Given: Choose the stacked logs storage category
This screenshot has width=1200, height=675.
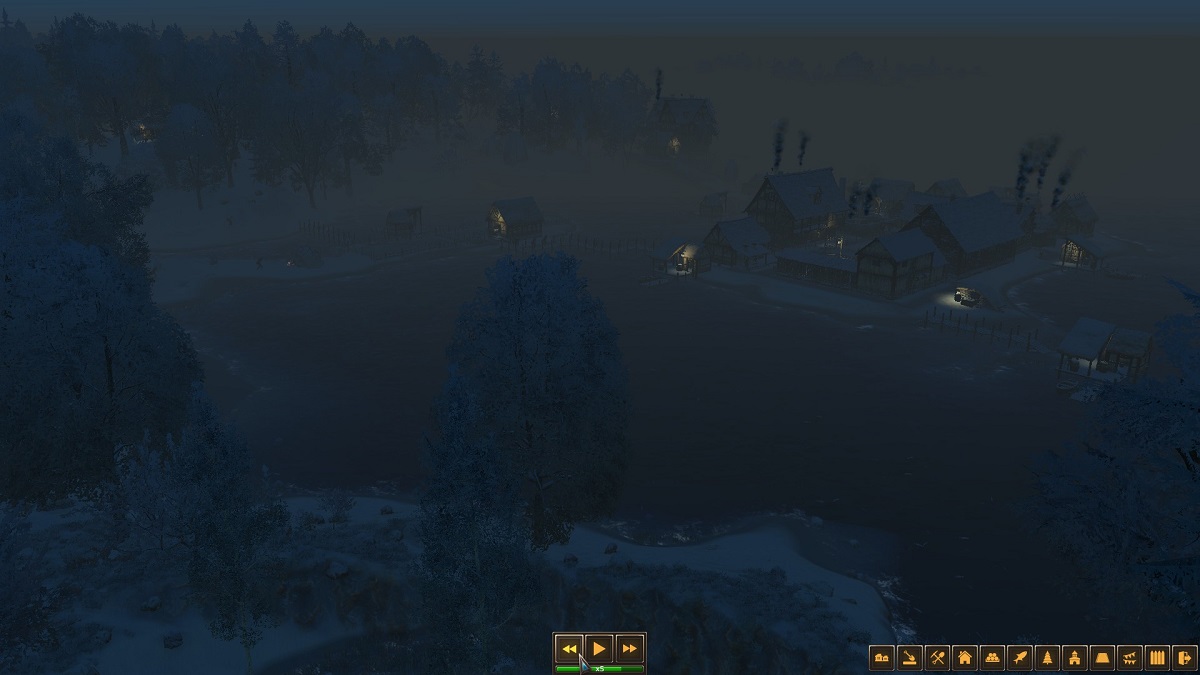Looking at the screenshot, I should pyautogui.click(x=992, y=657).
